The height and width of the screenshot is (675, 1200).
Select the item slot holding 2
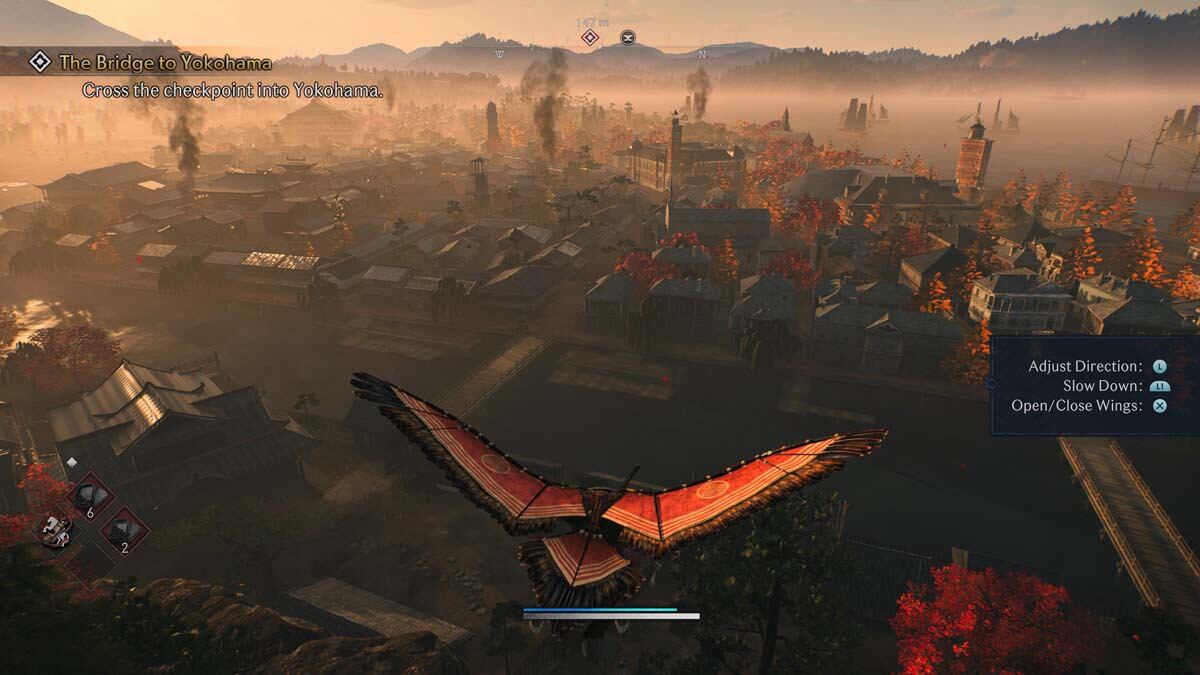point(125,531)
